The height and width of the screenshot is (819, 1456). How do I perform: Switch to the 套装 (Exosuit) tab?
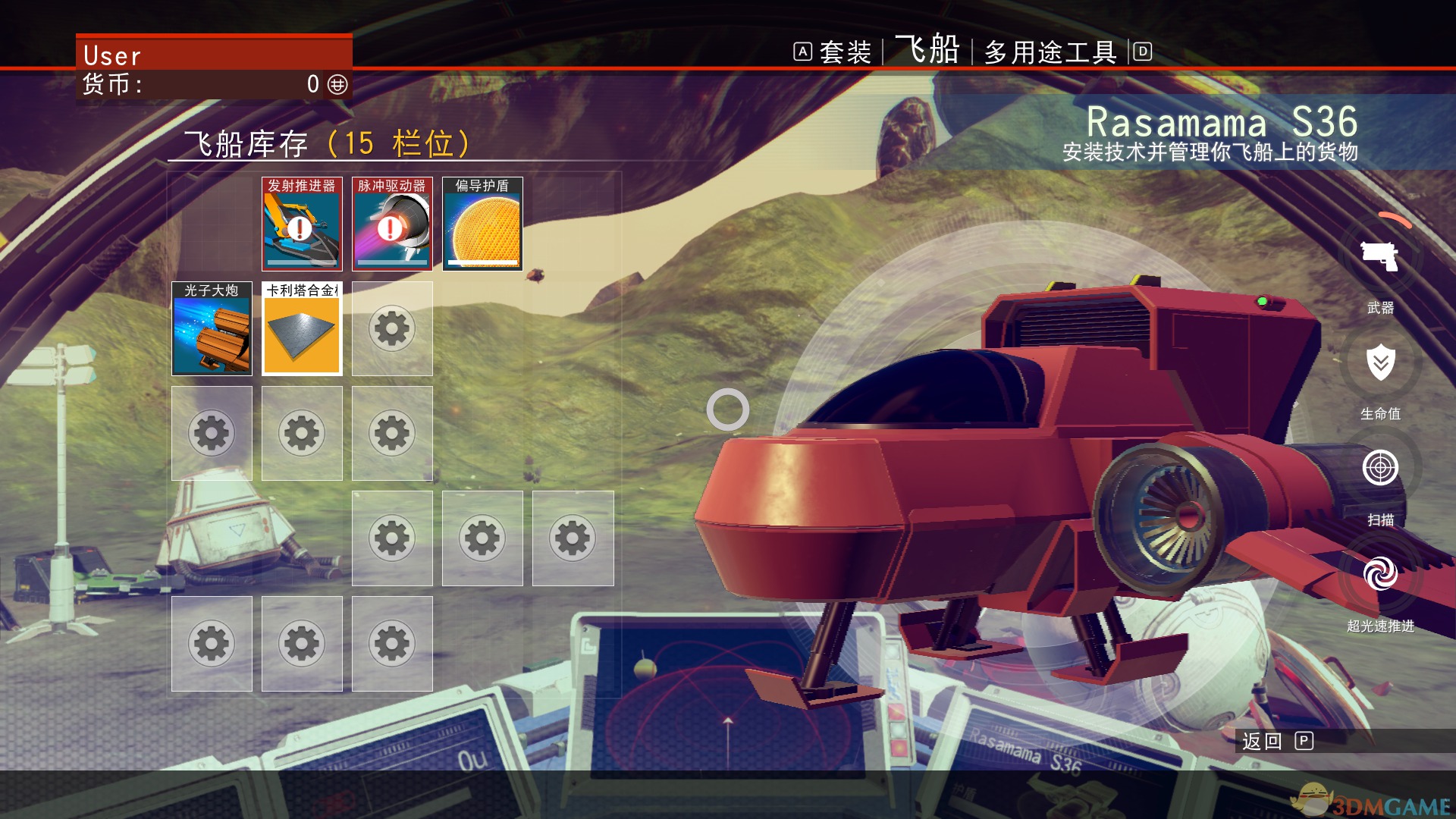tap(845, 52)
